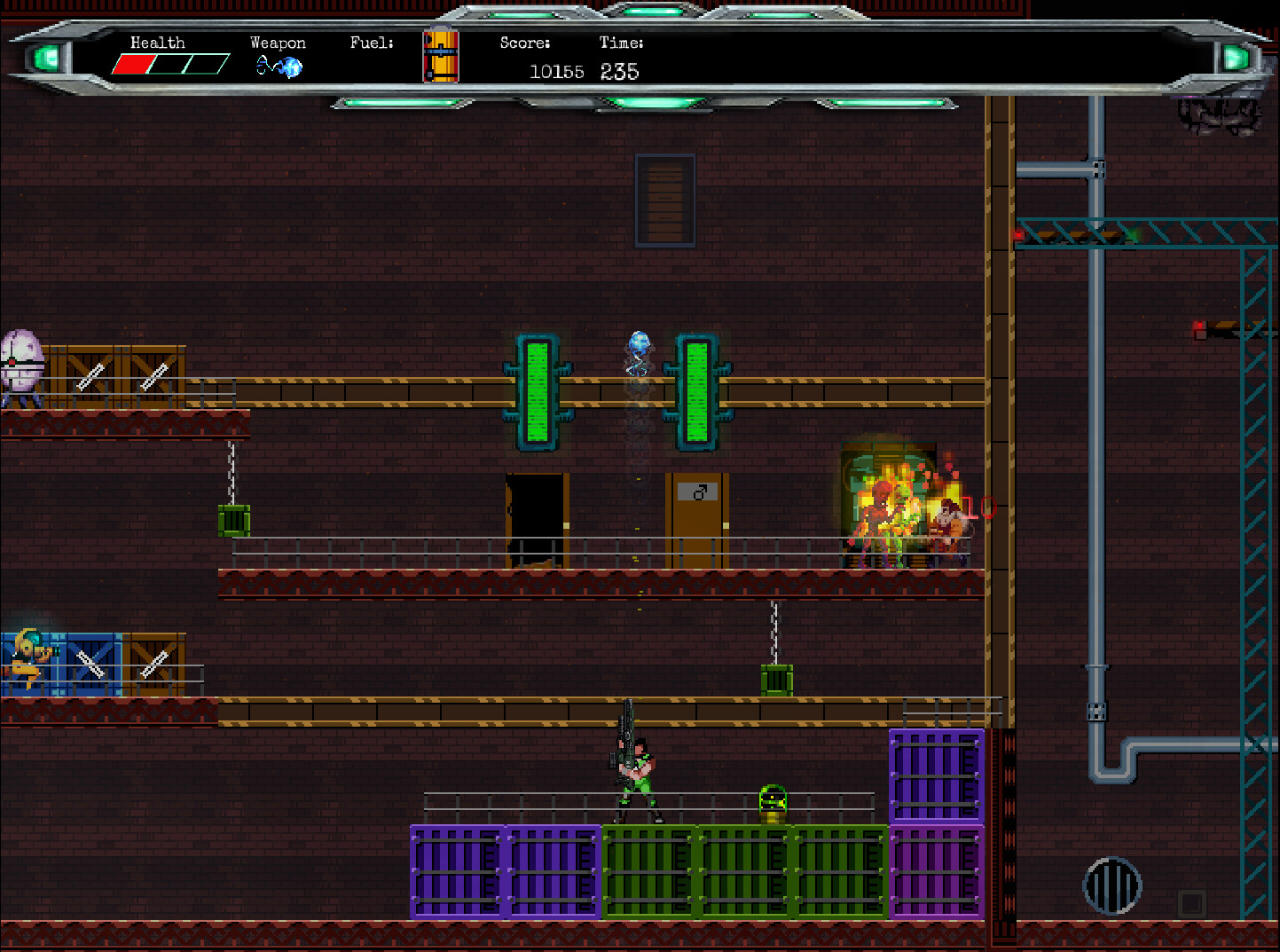Click the timer showing 235
Screen dimensions: 1280x952
622,71
